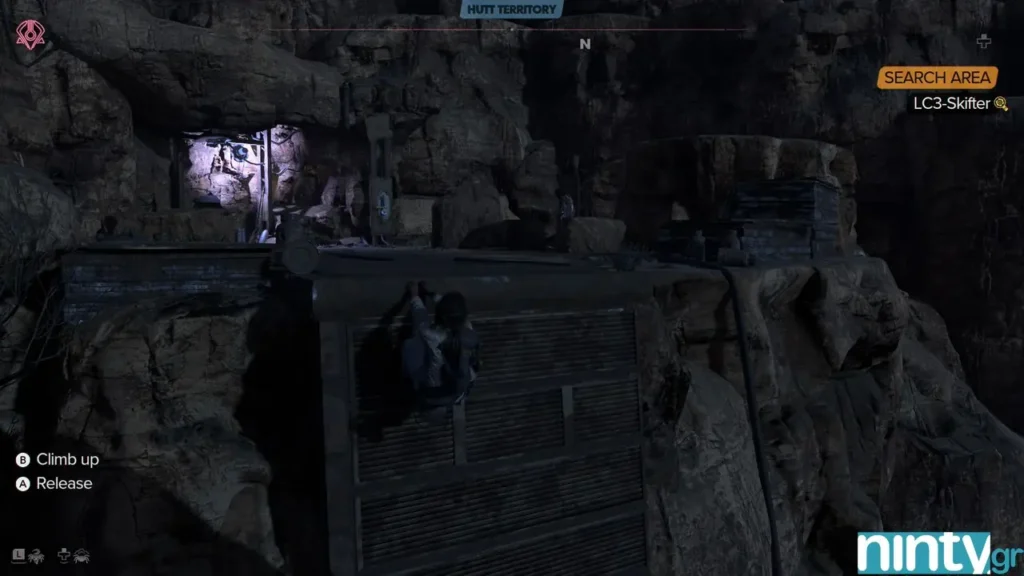
Task: Activate the Nix companion icon with curled tail
Action: (36, 554)
